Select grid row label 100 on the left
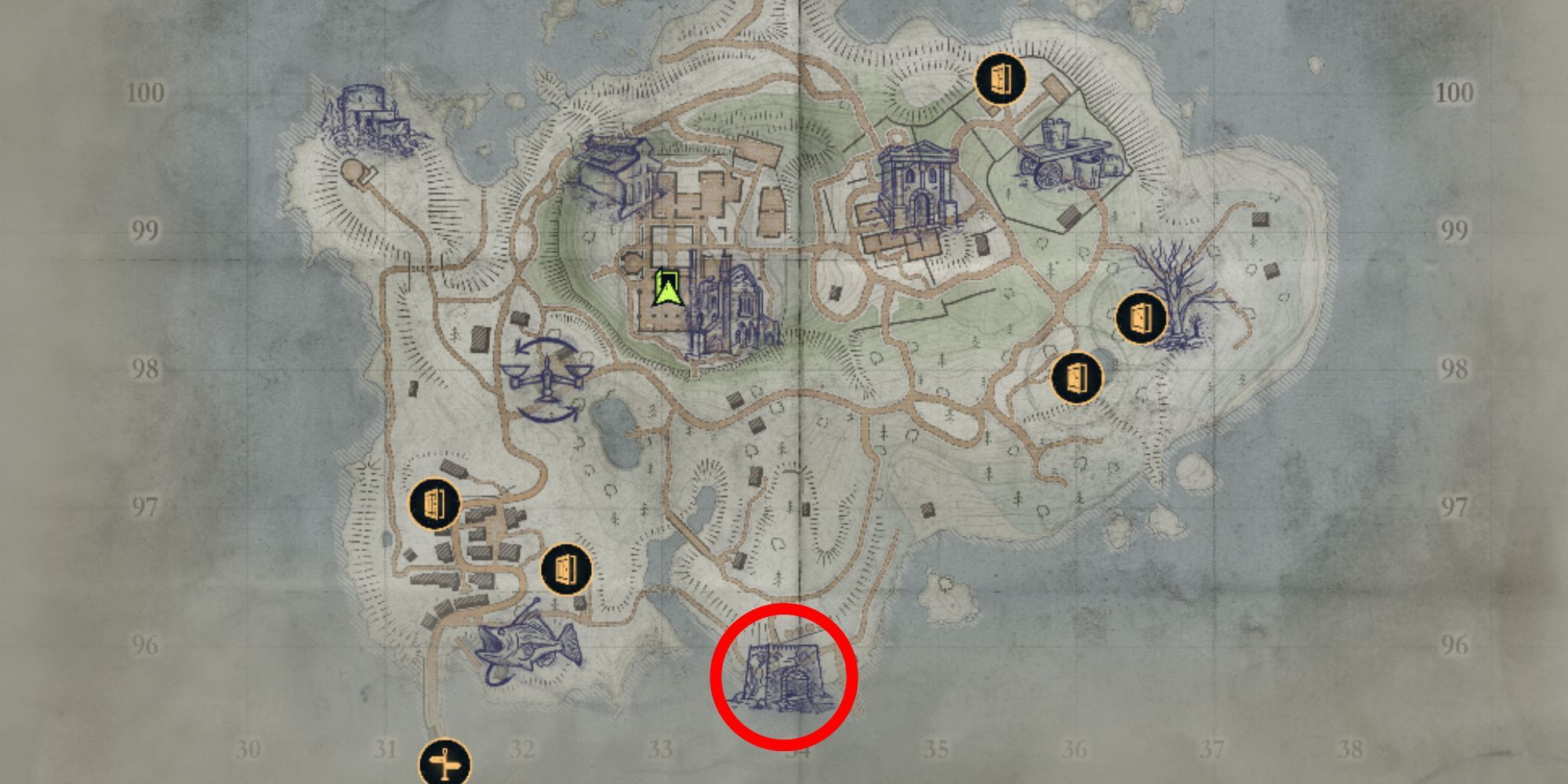Screen dimensions: 1568x784 click(147, 93)
